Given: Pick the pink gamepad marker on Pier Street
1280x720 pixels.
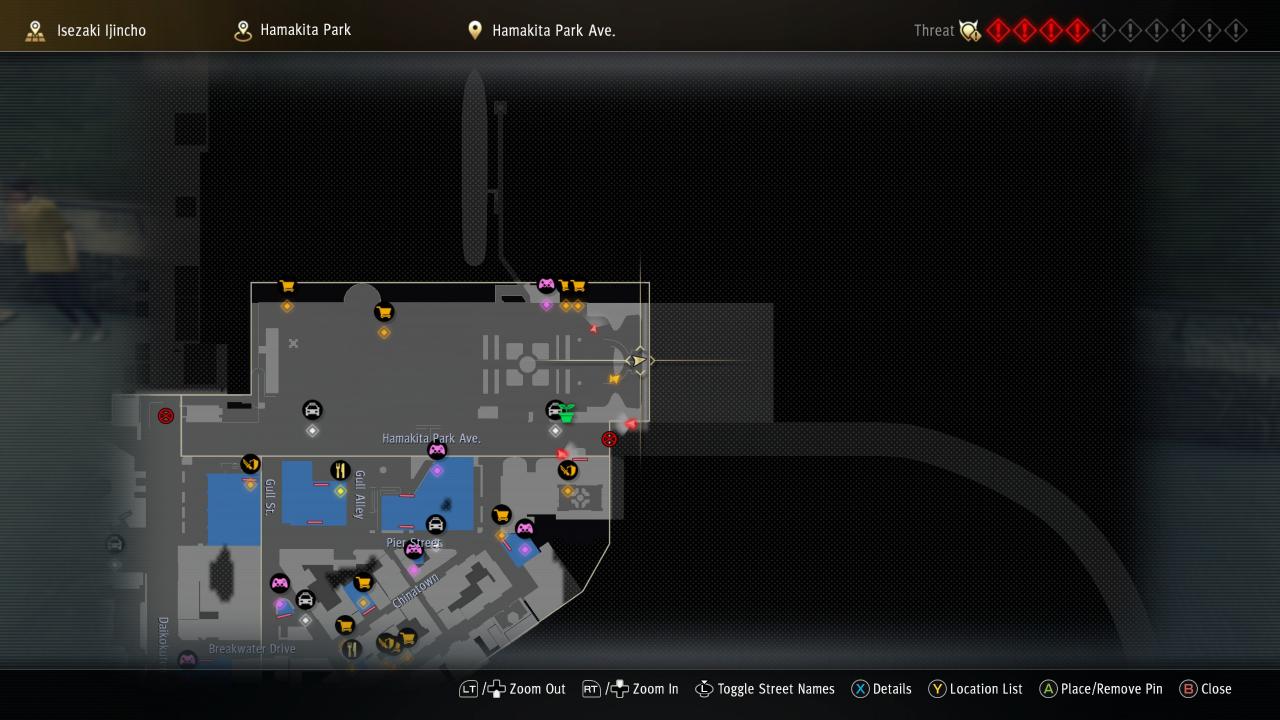Looking at the screenshot, I should tap(414, 549).
